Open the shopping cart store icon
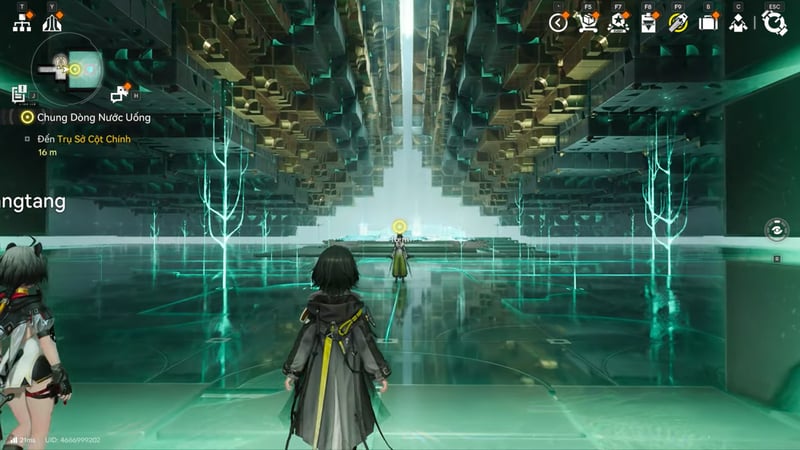Screen dimensions: 800x450 click(588, 23)
